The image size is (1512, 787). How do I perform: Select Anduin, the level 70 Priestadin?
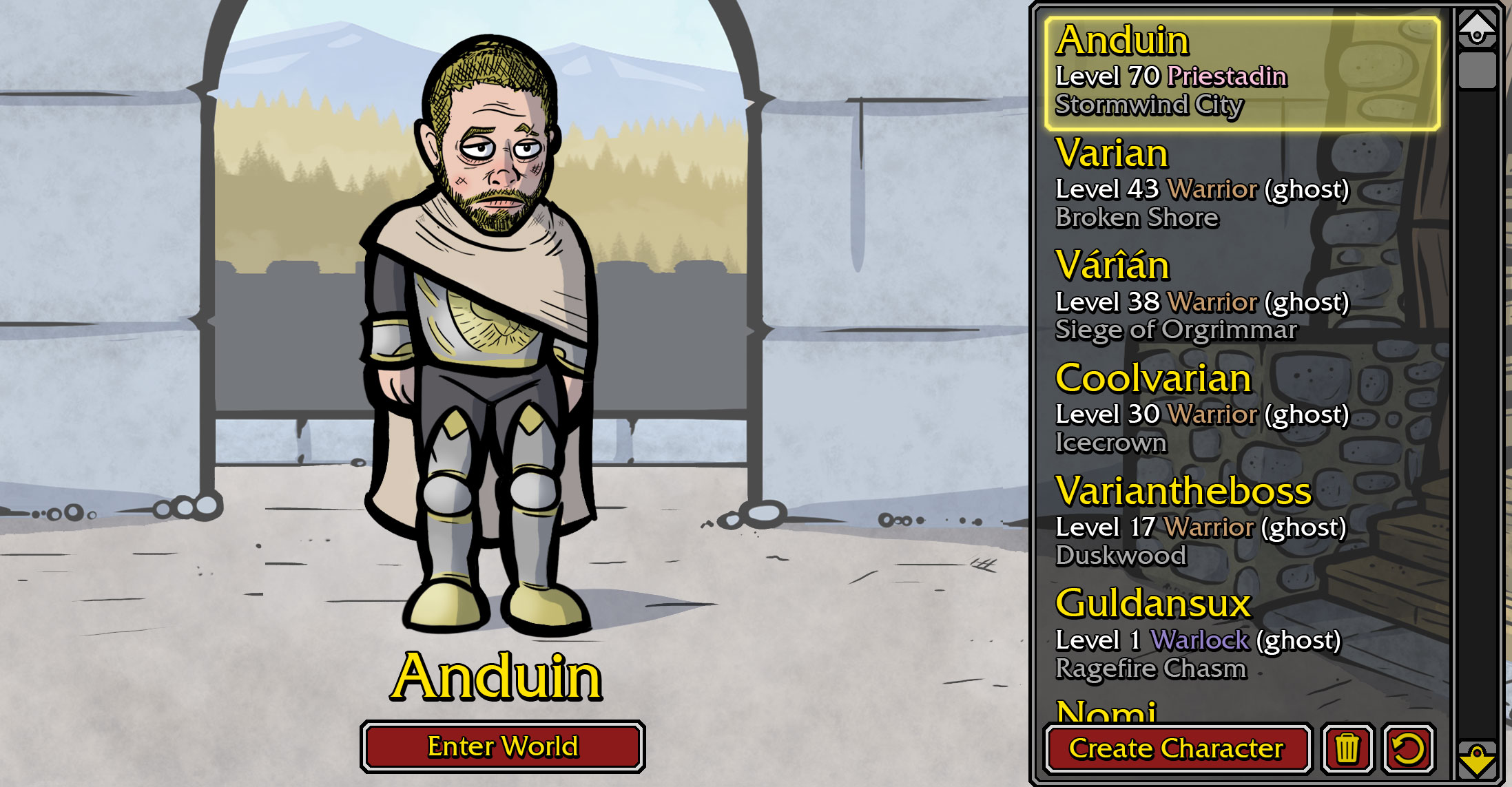tap(1241, 74)
